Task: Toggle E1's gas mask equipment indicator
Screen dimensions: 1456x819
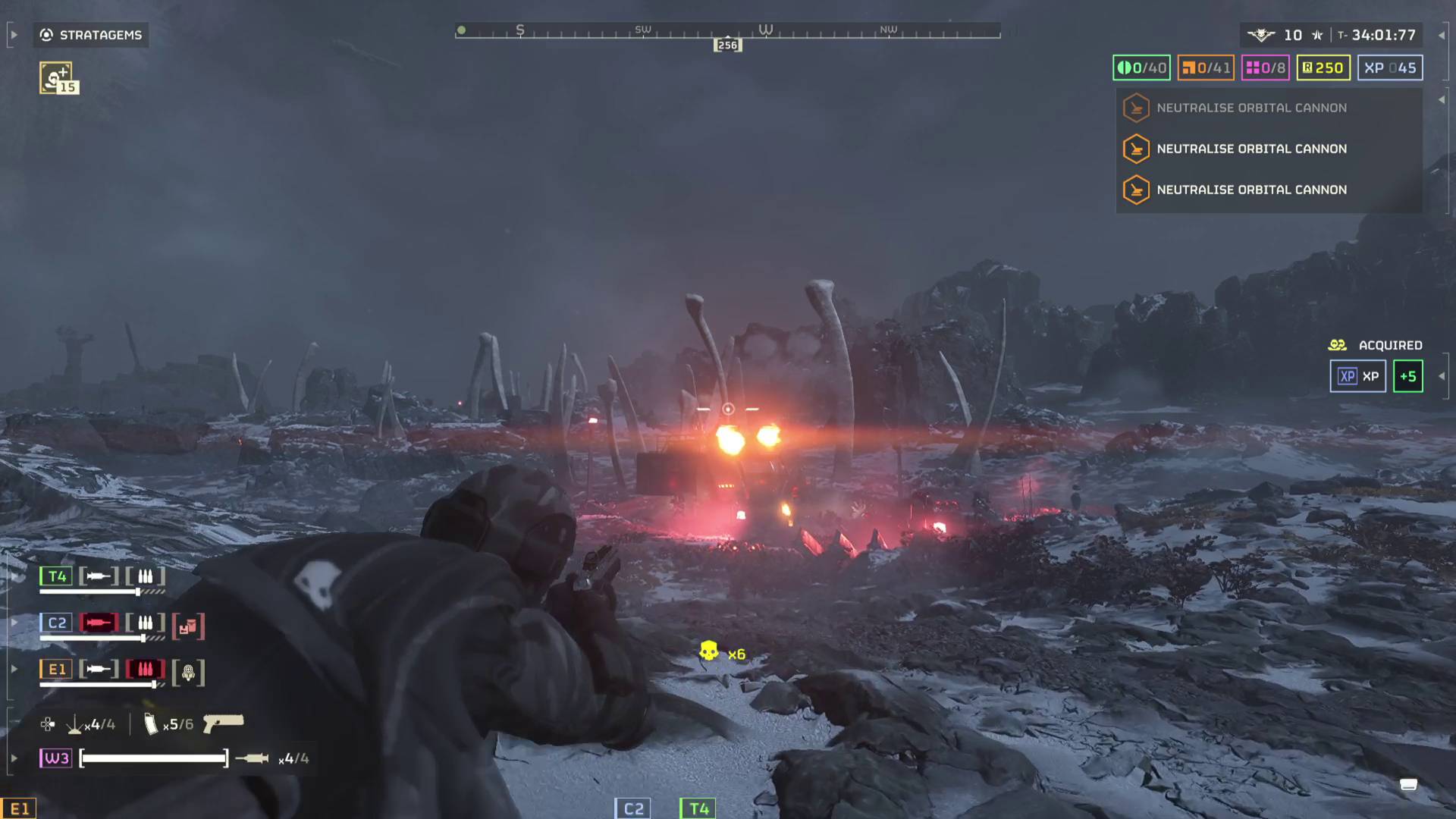Action: point(187,671)
